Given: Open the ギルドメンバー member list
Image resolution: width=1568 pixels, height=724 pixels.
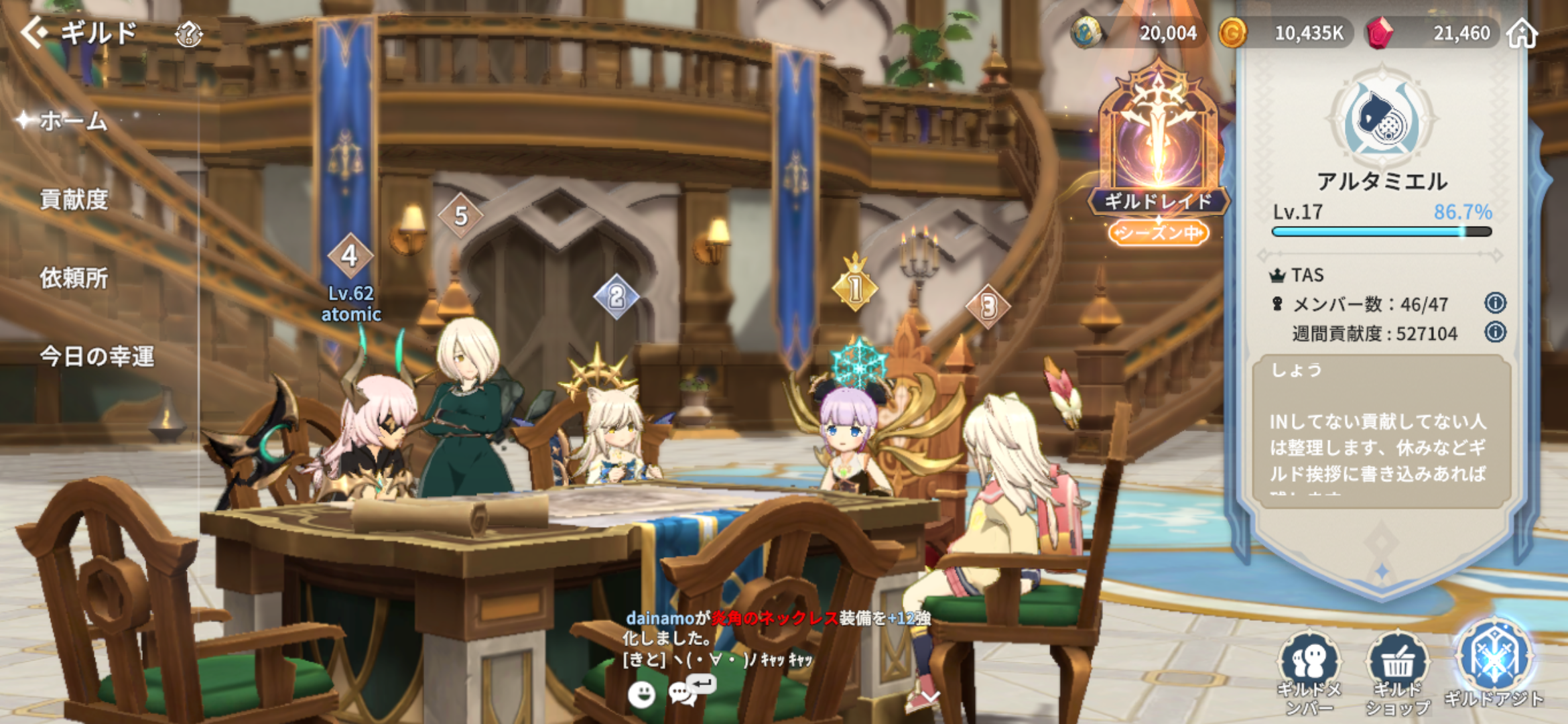Looking at the screenshot, I should coord(1309,670).
